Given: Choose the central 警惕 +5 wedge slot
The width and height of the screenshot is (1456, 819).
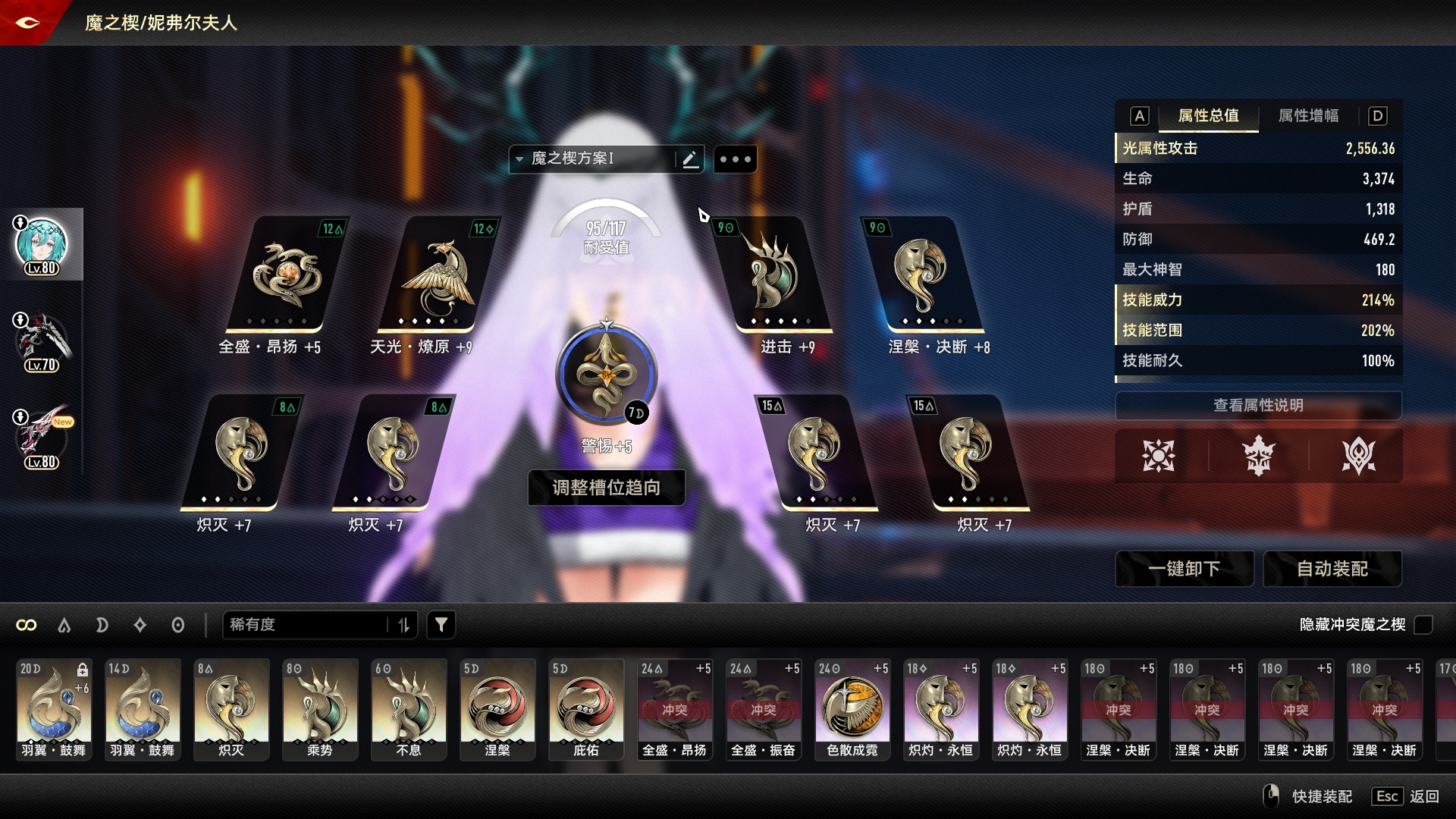Looking at the screenshot, I should click(x=605, y=374).
